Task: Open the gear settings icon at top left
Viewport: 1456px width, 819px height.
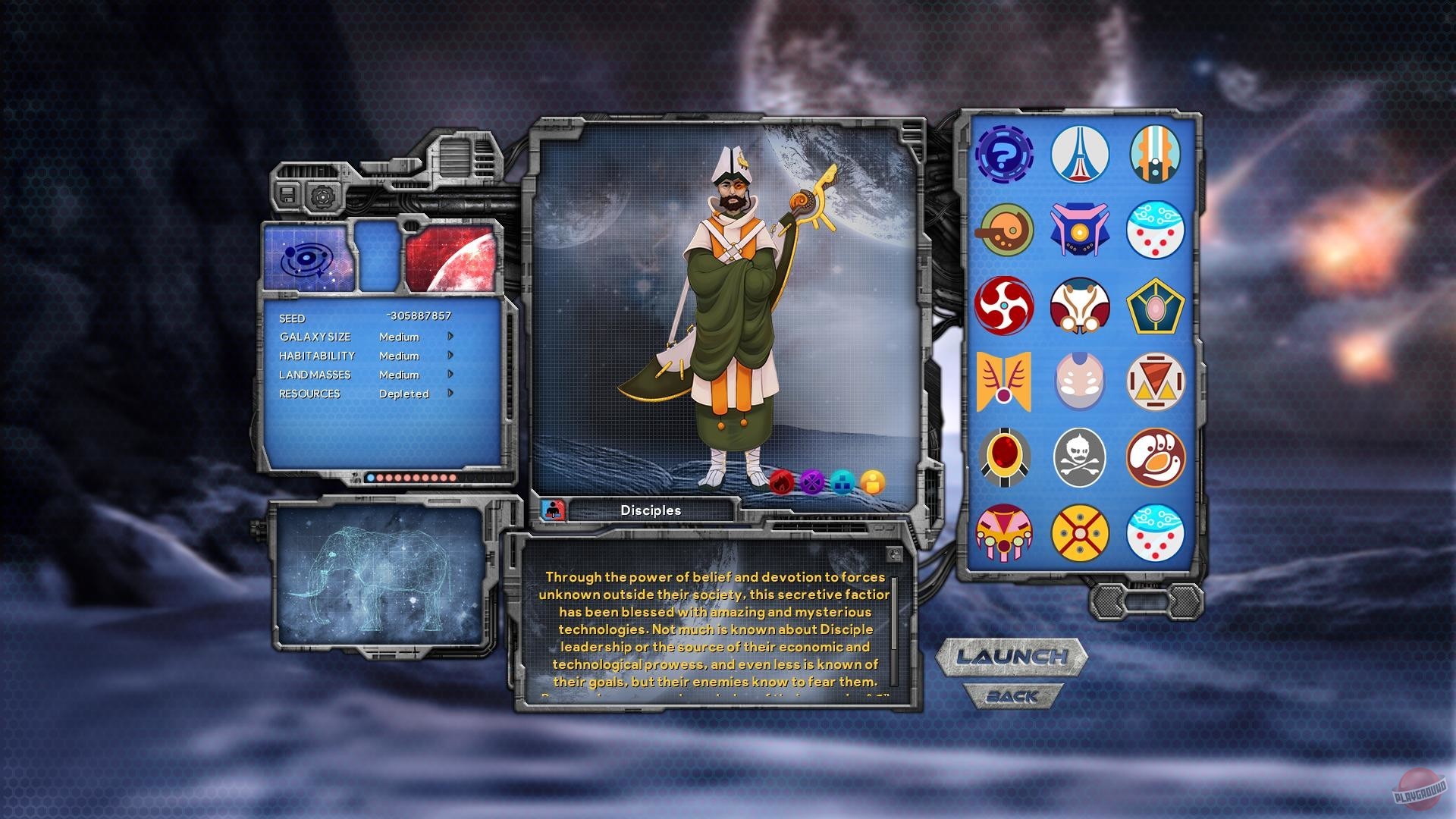Action: 325,196
